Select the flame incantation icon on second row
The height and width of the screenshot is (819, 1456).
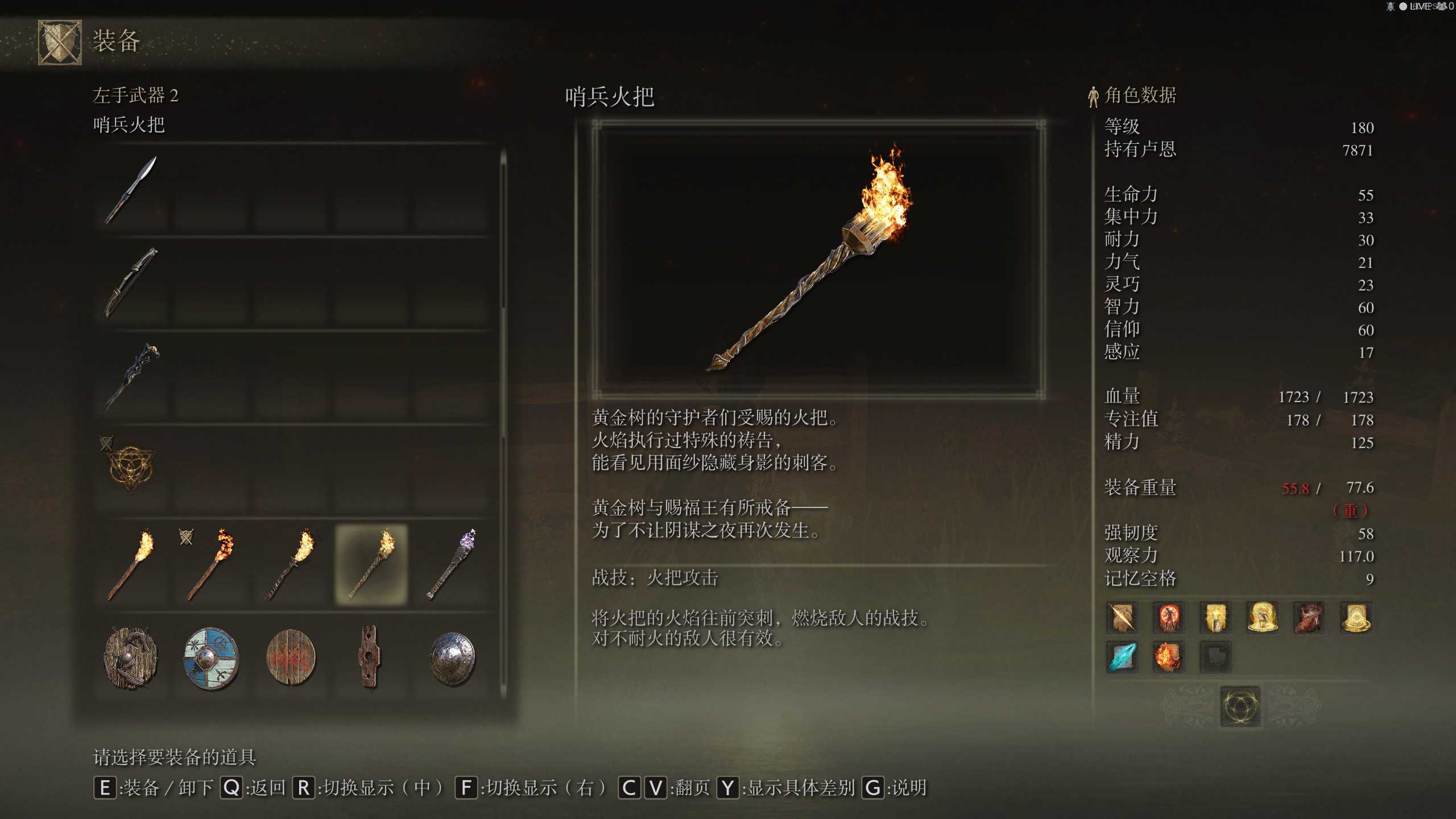click(1169, 655)
